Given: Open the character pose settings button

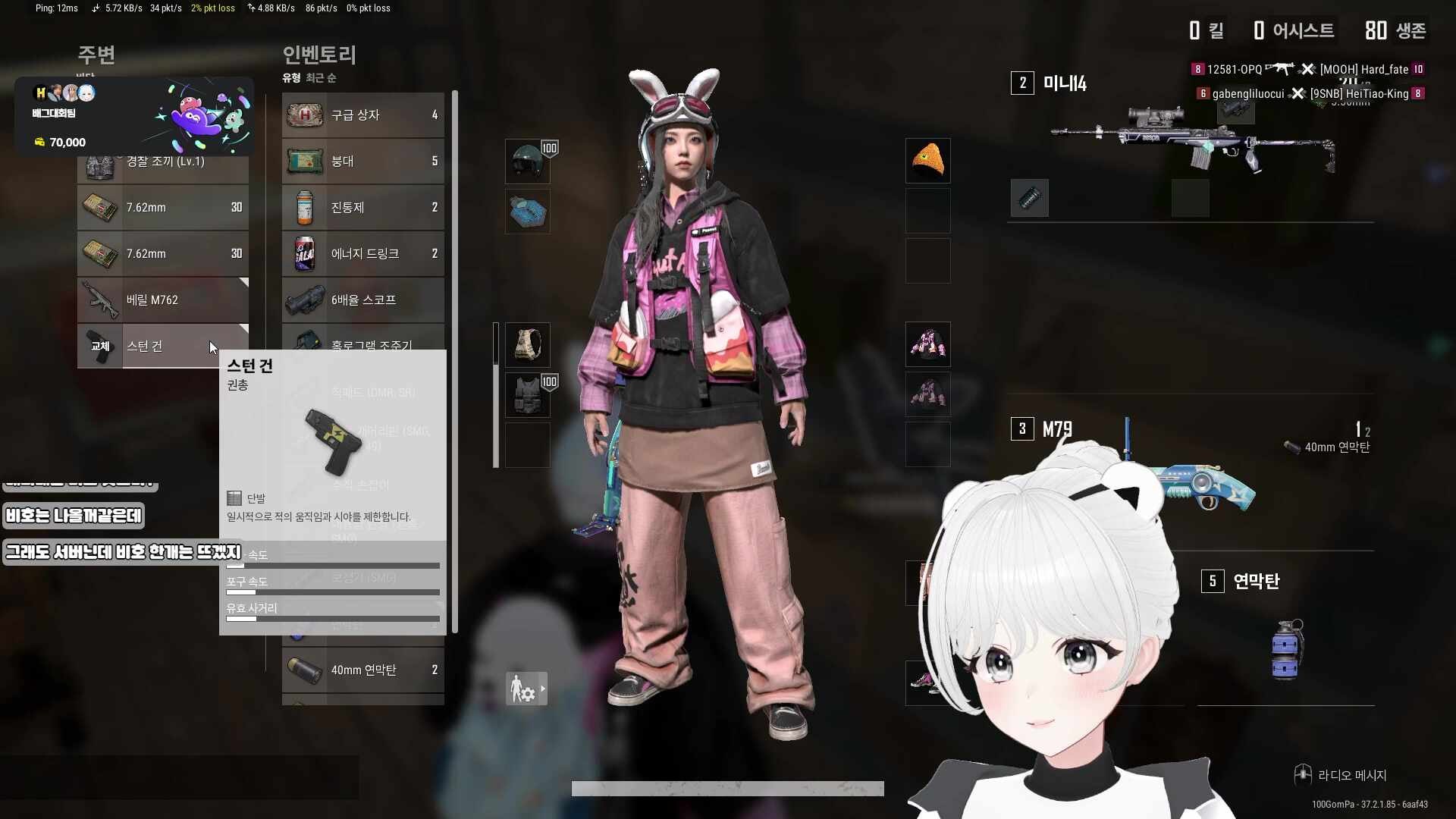Looking at the screenshot, I should pyautogui.click(x=526, y=689).
